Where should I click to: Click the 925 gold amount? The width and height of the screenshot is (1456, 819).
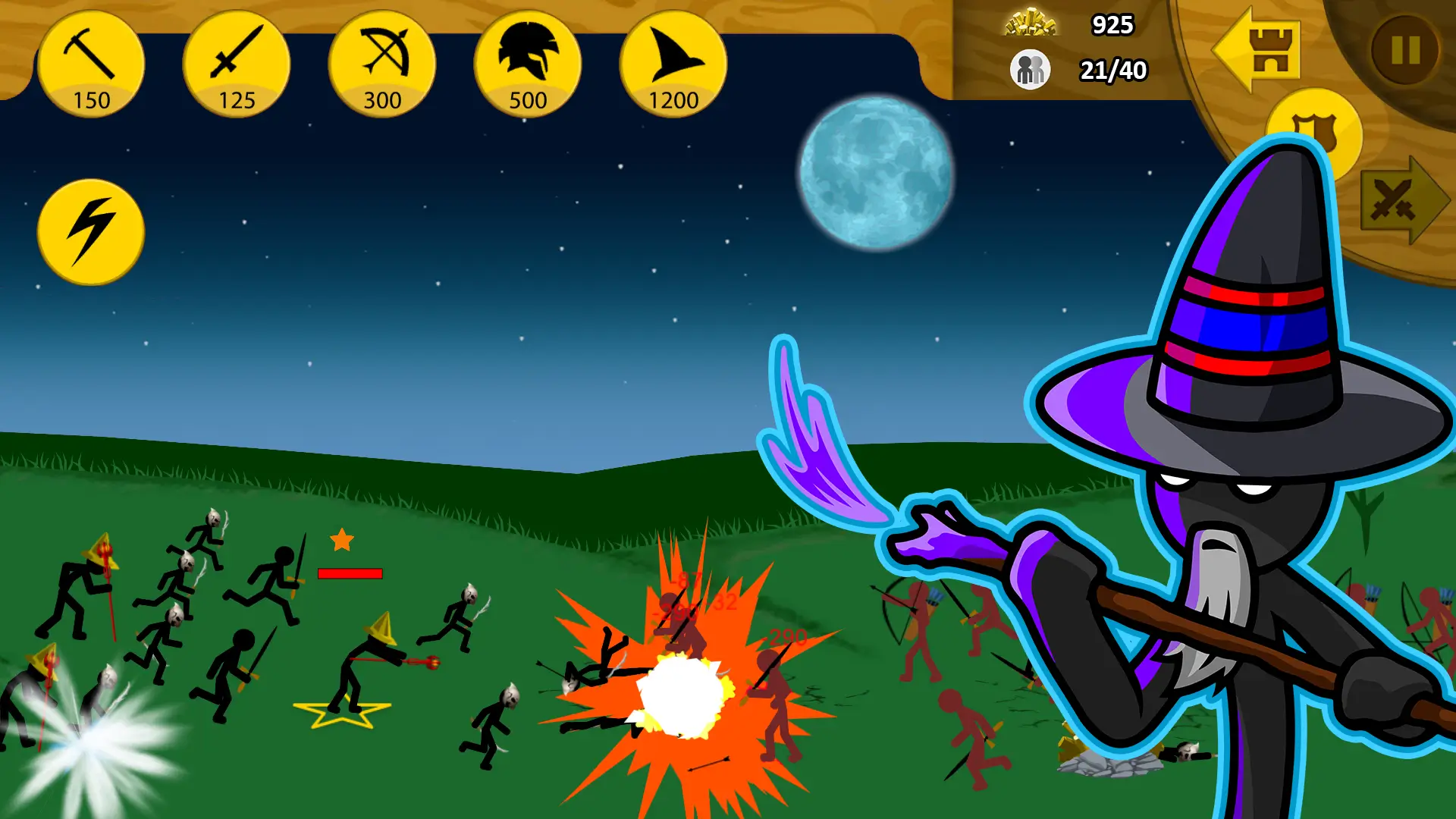1111,24
